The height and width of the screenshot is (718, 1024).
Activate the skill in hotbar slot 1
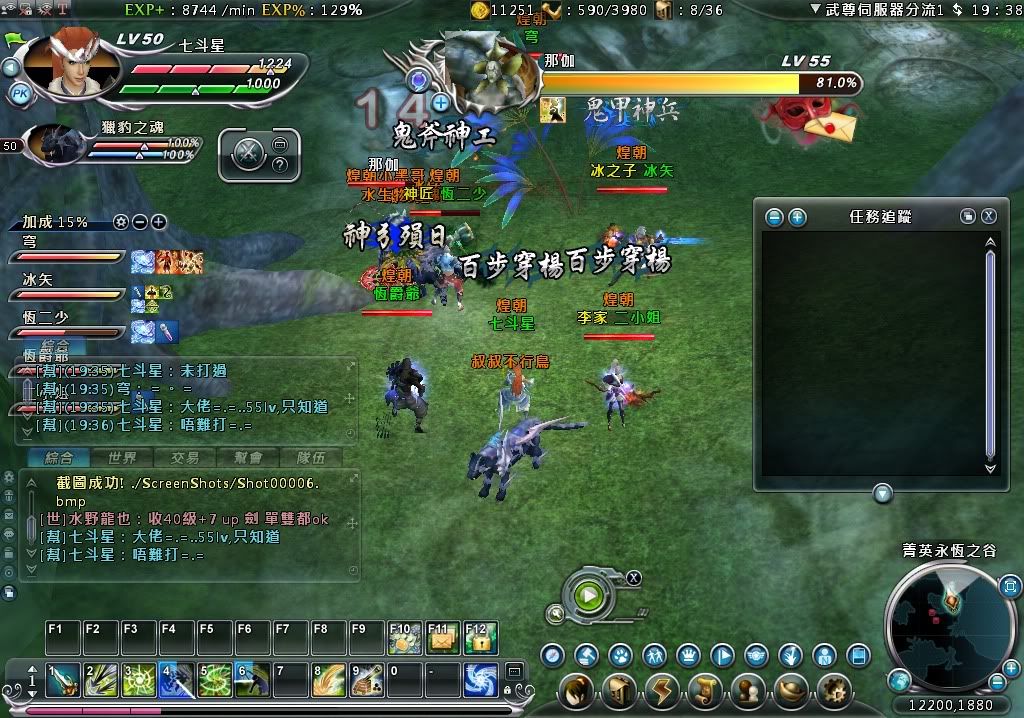pyautogui.click(x=63, y=680)
